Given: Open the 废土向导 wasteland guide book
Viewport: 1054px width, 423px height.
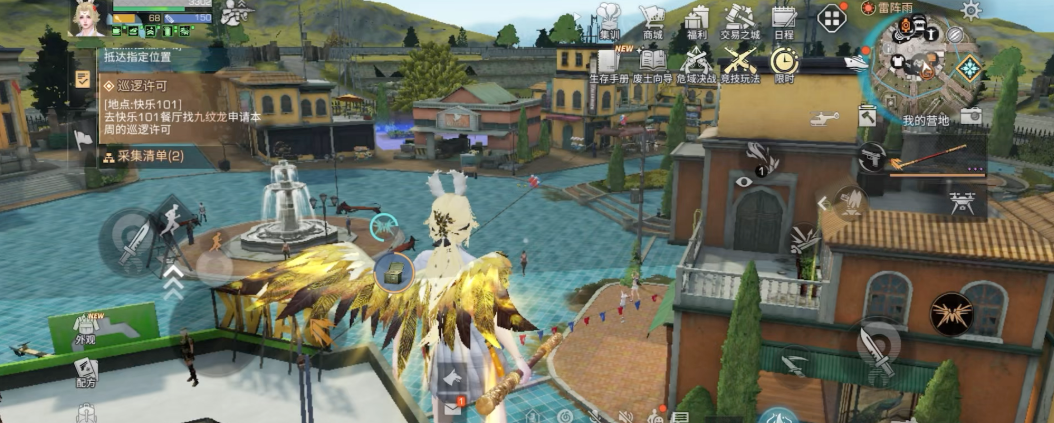Looking at the screenshot, I should click(653, 62).
